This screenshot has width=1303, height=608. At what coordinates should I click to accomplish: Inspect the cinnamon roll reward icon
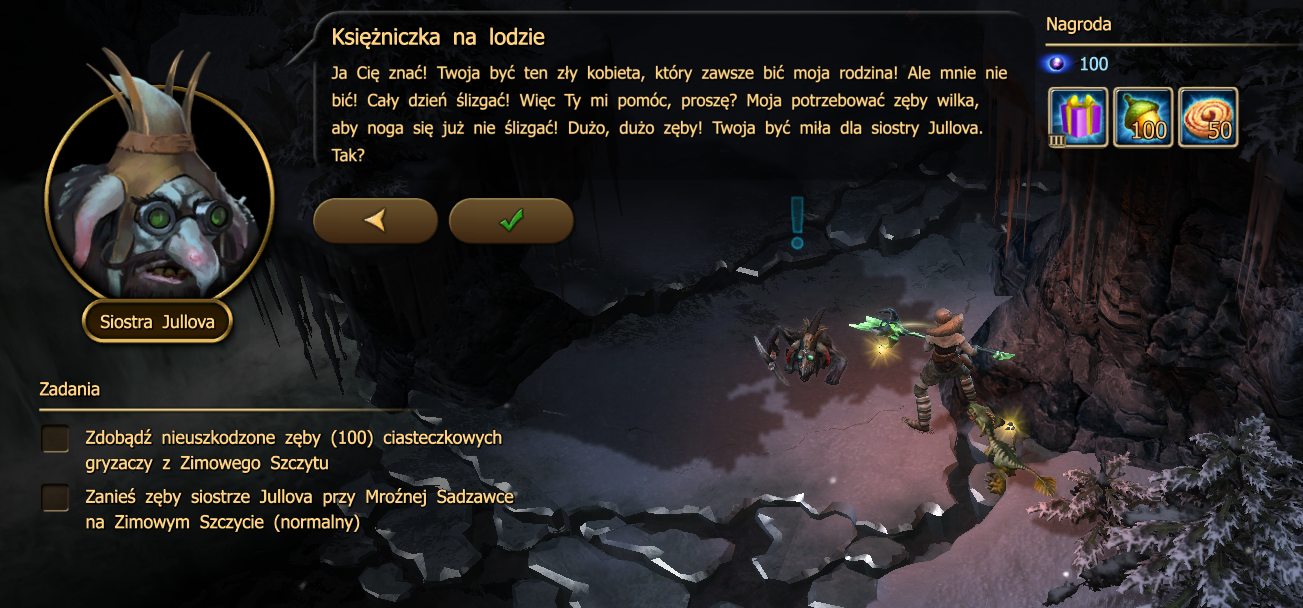coord(1208,117)
